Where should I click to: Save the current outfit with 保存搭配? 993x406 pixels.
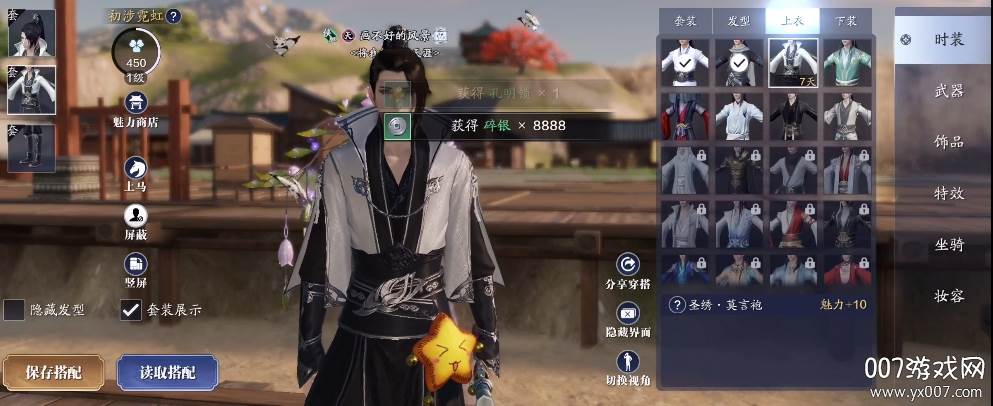(53, 372)
